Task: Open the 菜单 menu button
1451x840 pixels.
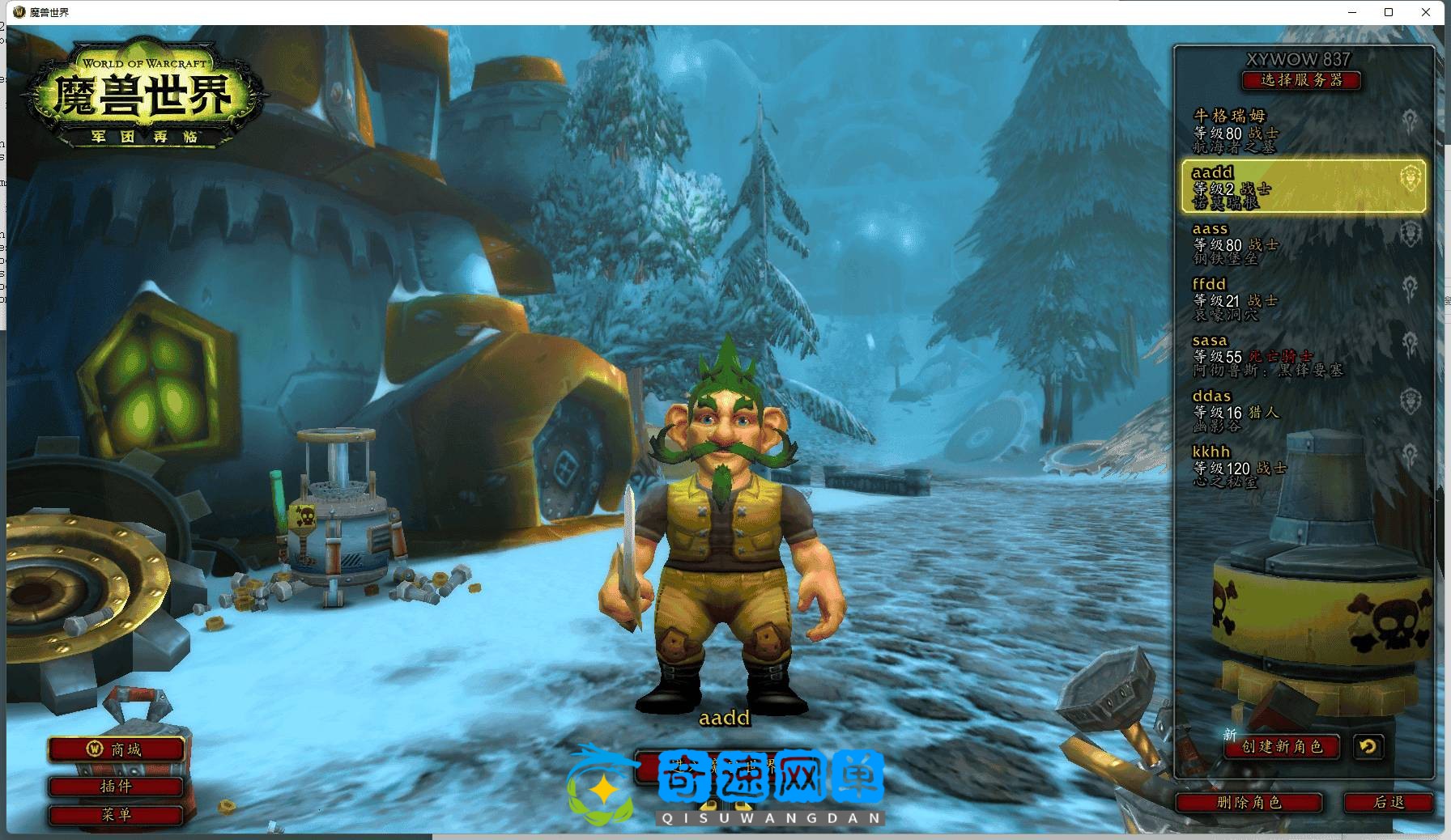Action: [116, 815]
